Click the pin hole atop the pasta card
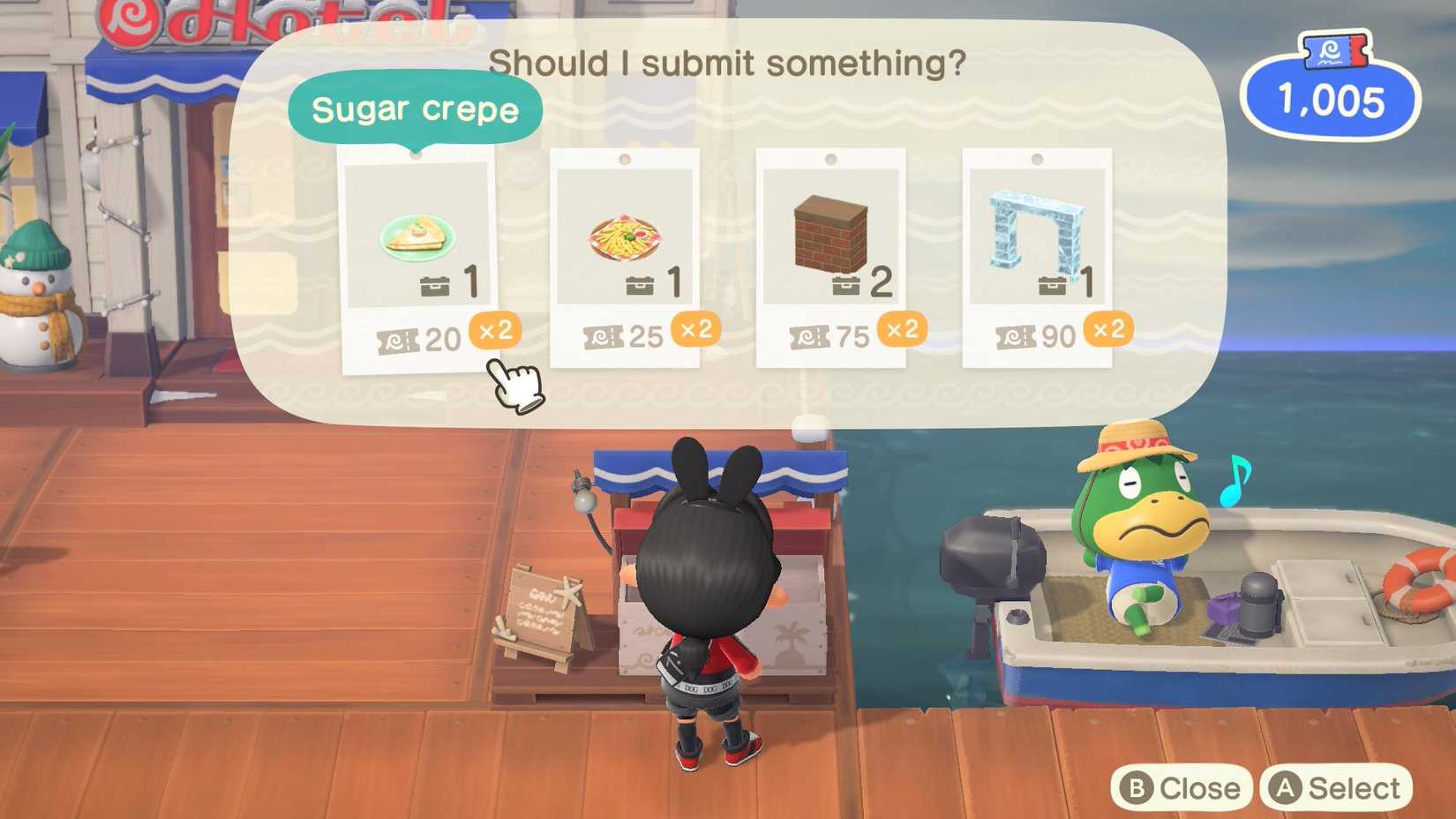Screen dimensions: 1456x819 [626, 158]
